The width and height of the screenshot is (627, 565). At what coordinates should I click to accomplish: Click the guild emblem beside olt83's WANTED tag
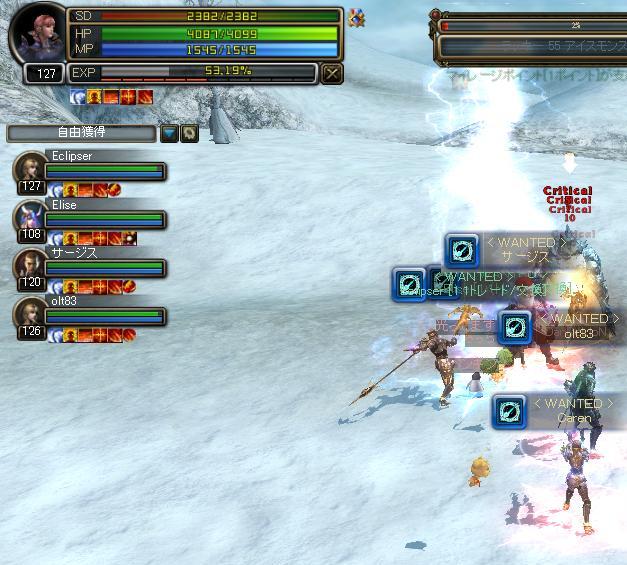[x=514, y=326]
